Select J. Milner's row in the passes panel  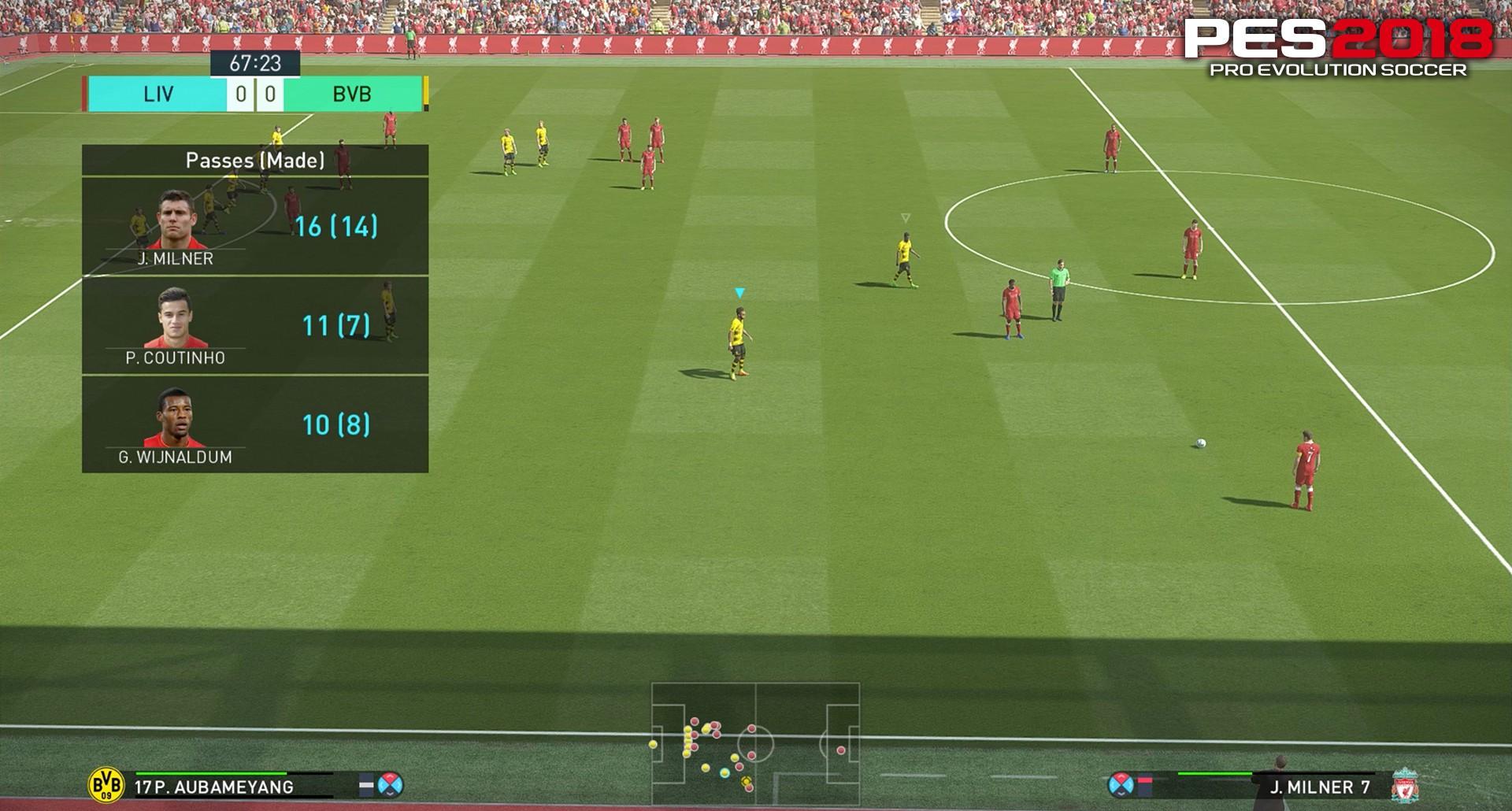click(x=254, y=226)
